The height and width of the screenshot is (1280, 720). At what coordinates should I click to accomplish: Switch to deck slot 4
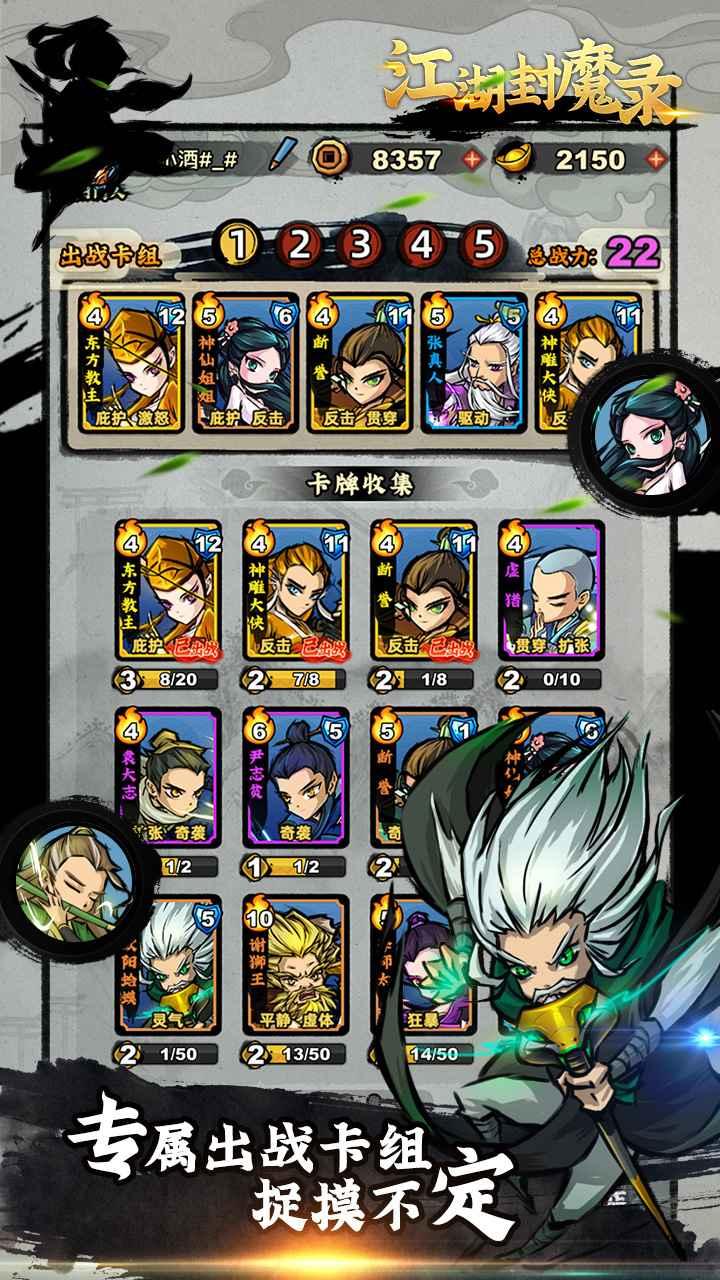(x=423, y=243)
